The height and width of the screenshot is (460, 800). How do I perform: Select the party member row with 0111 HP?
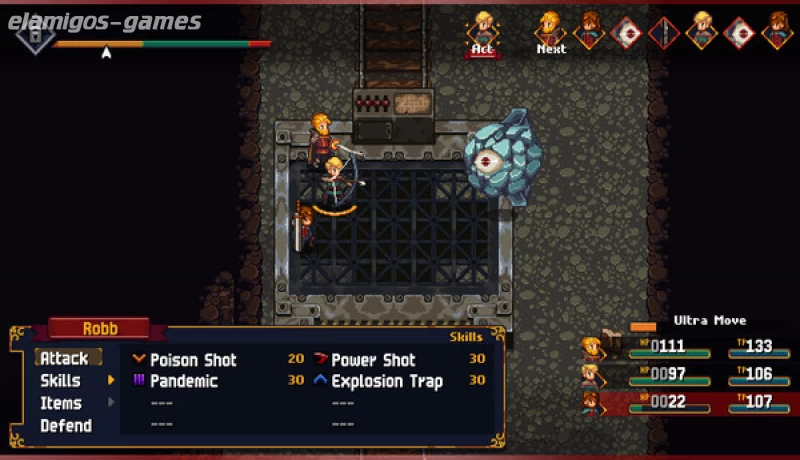[690, 347]
